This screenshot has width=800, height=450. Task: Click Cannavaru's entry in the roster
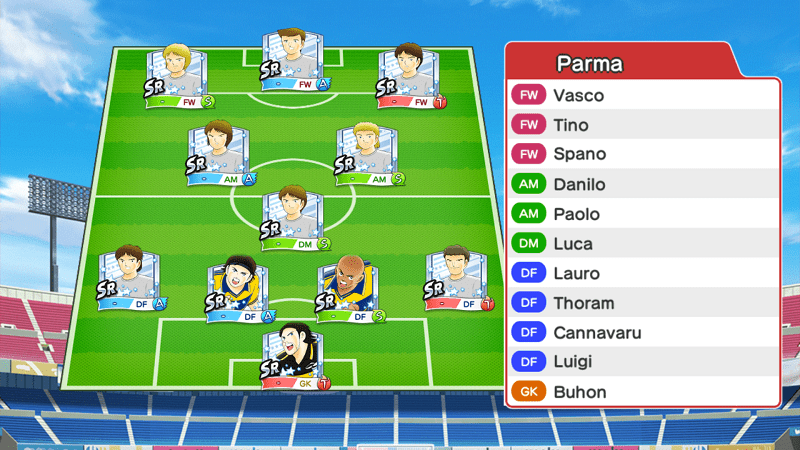point(642,332)
